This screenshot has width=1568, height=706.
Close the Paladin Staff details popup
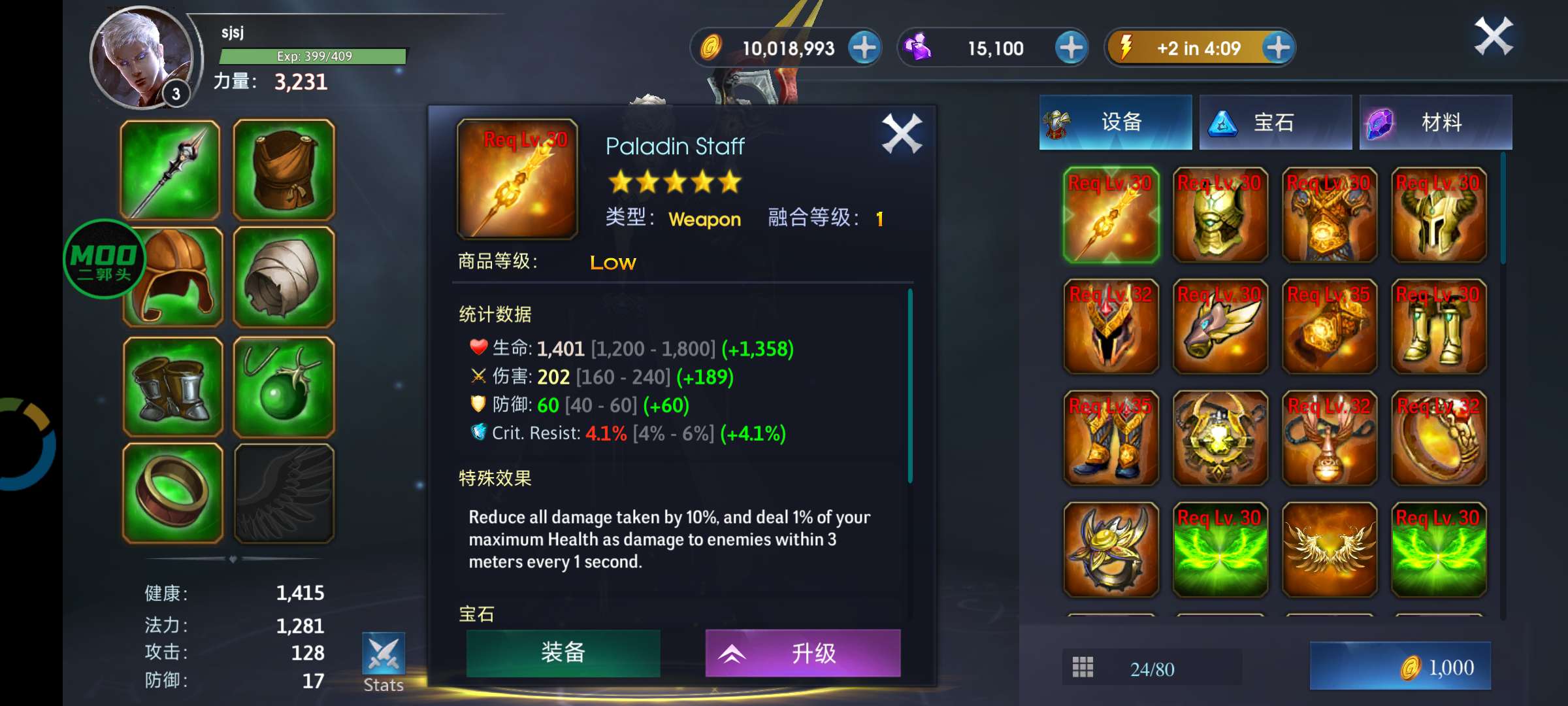[902, 134]
